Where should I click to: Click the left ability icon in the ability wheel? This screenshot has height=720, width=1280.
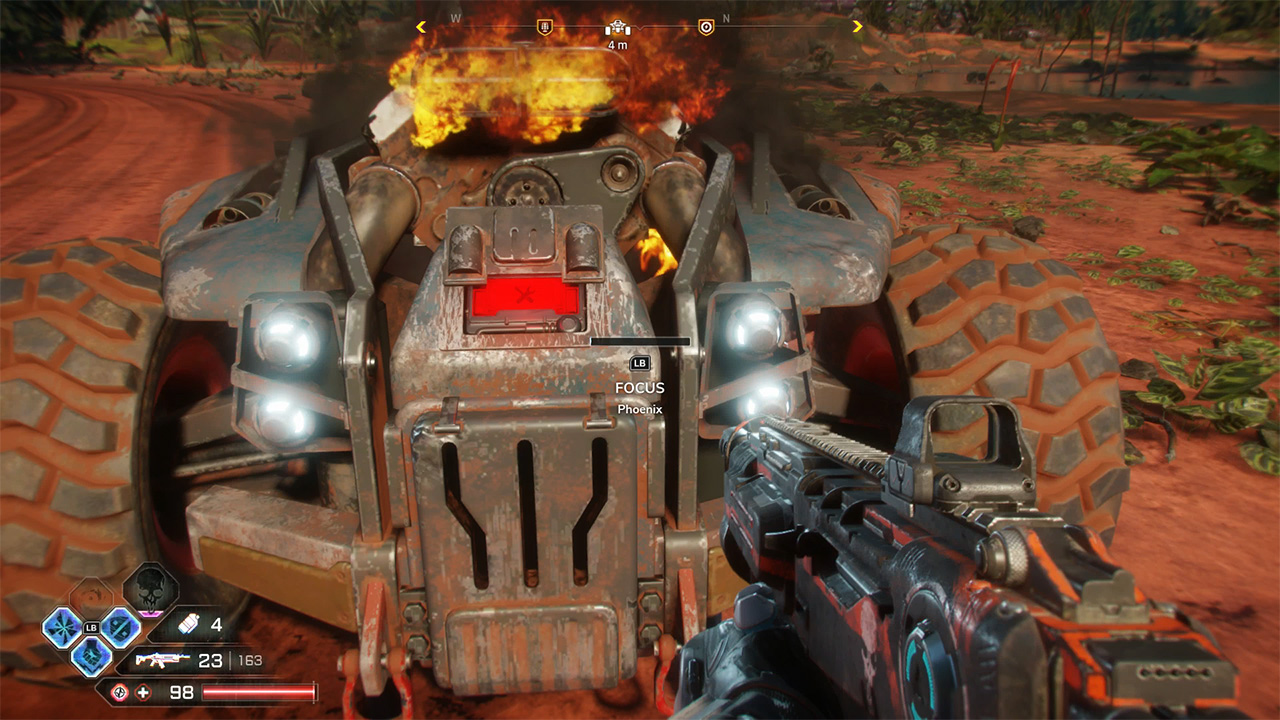62,627
